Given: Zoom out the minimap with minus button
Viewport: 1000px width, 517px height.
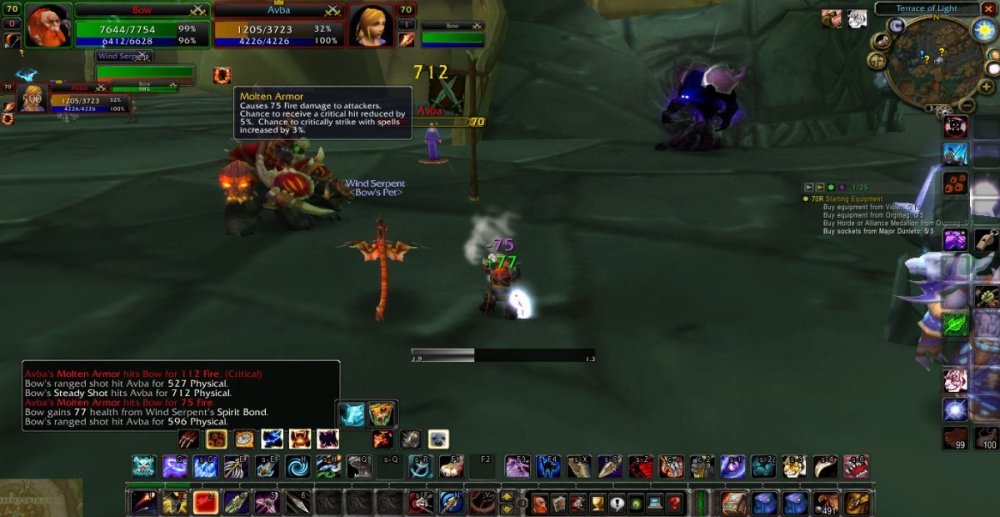Looking at the screenshot, I should pos(967,106).
